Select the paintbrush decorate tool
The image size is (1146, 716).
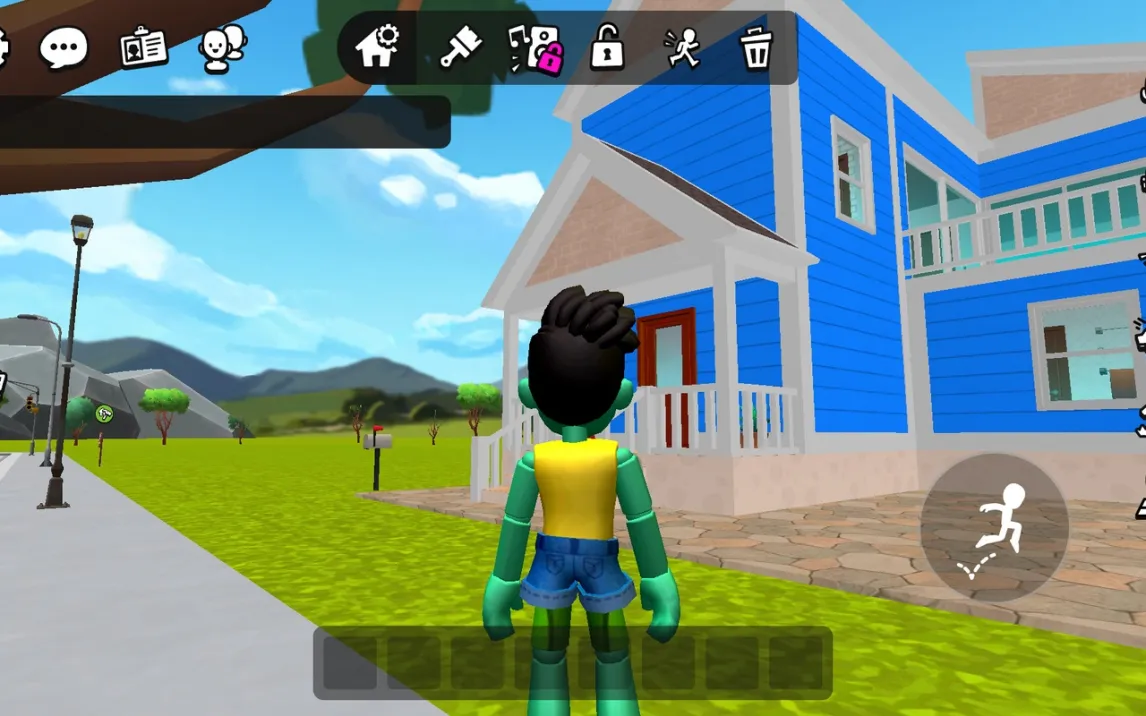point(460,47)
